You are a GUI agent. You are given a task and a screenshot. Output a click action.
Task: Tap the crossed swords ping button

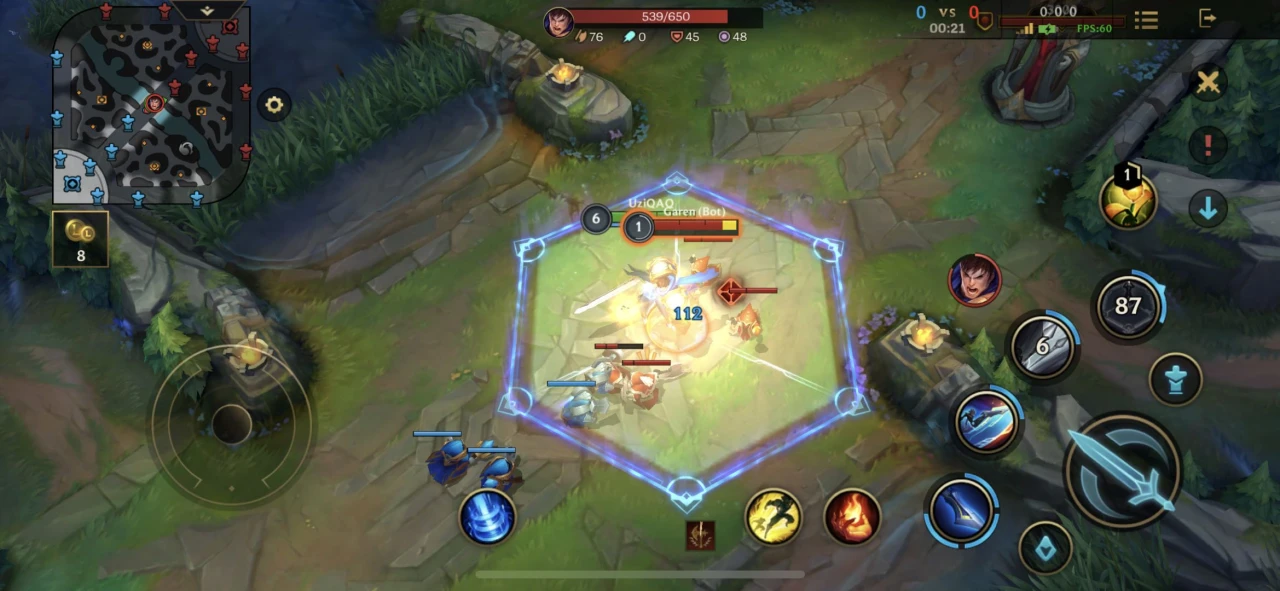pyautogui.click(x=1208, y=83)
